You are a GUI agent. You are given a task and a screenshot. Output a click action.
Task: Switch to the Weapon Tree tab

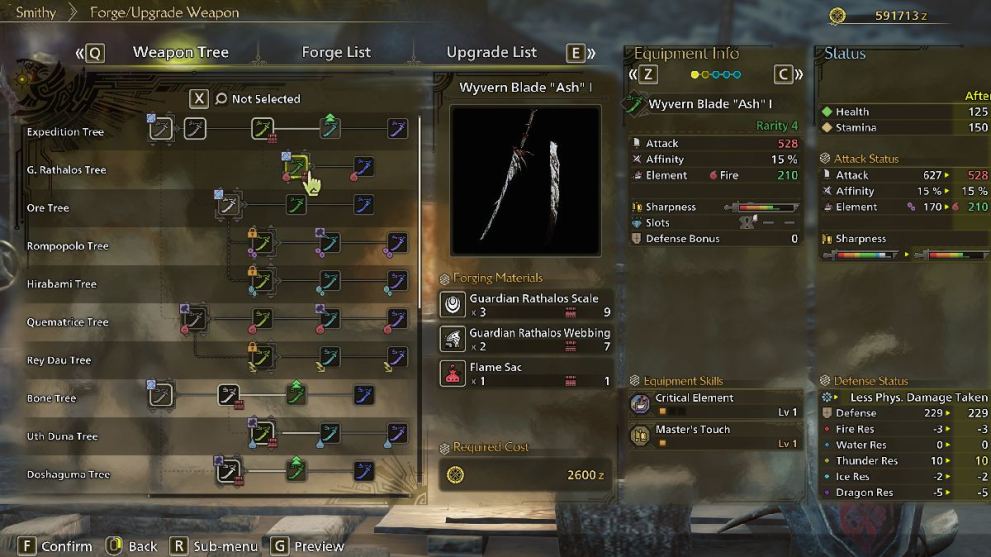click(180, 52)
